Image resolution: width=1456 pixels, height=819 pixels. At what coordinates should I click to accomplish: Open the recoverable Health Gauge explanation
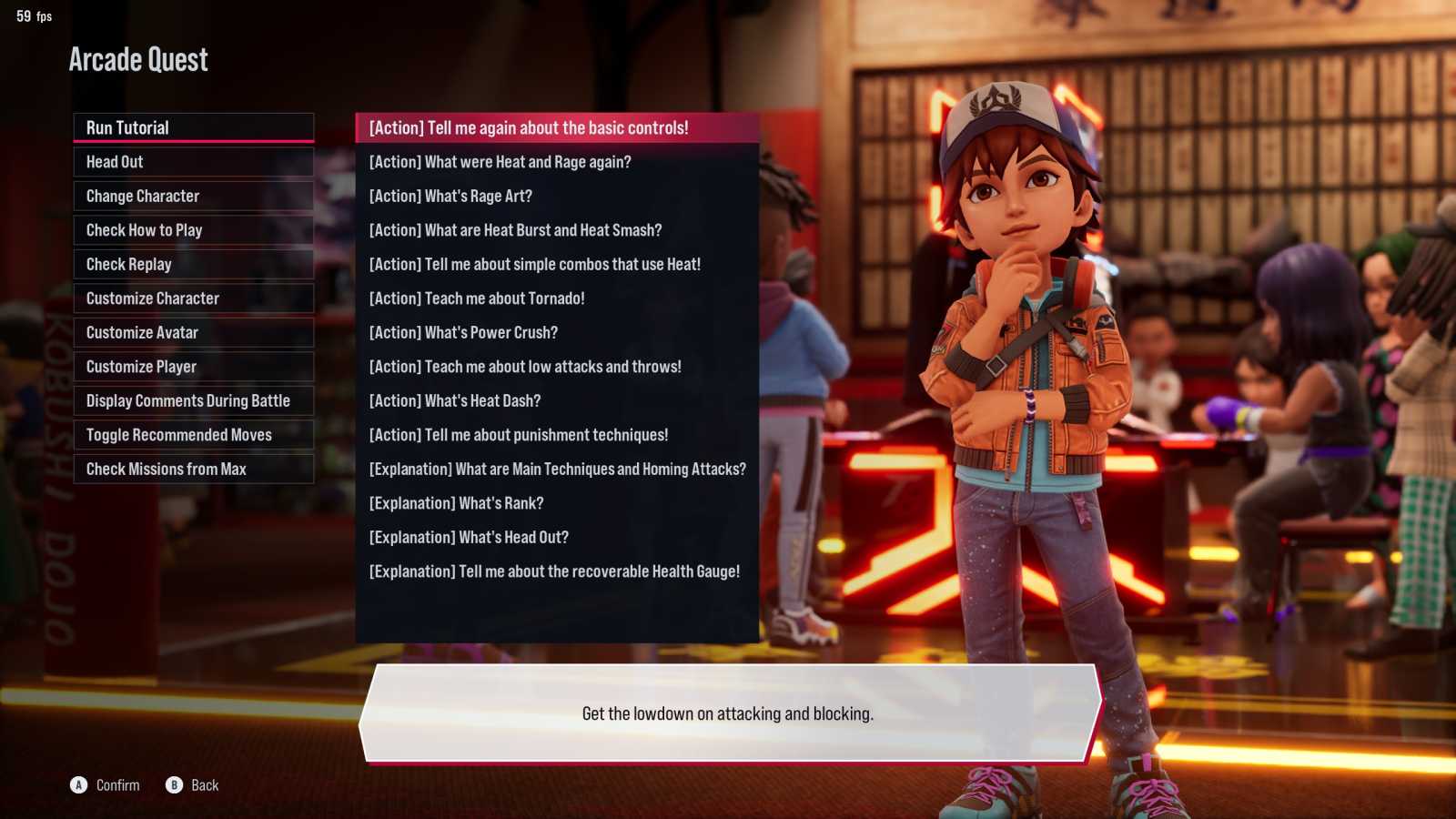tap(556, 571)
